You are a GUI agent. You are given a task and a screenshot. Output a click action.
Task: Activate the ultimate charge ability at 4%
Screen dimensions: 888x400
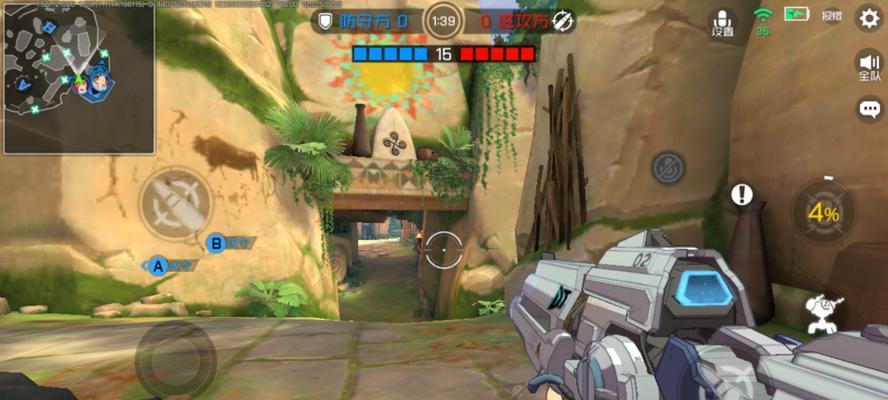[x=824, y=212]
